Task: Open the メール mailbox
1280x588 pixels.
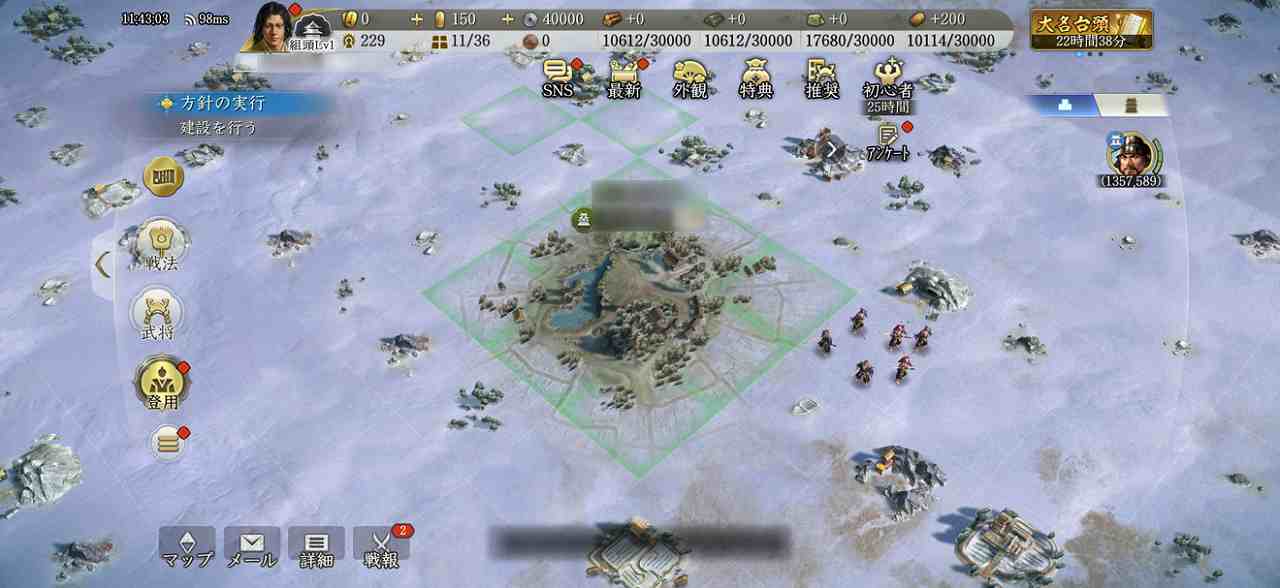Action: click(x=251, y=547)
